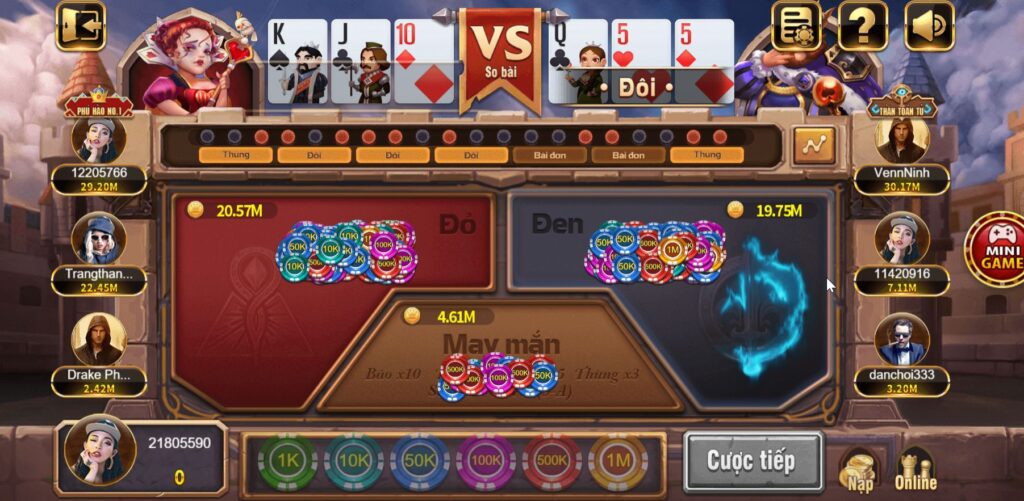Open the trend chart button
The width and height of the screenshot is (1024, 501).
(814, 146)
